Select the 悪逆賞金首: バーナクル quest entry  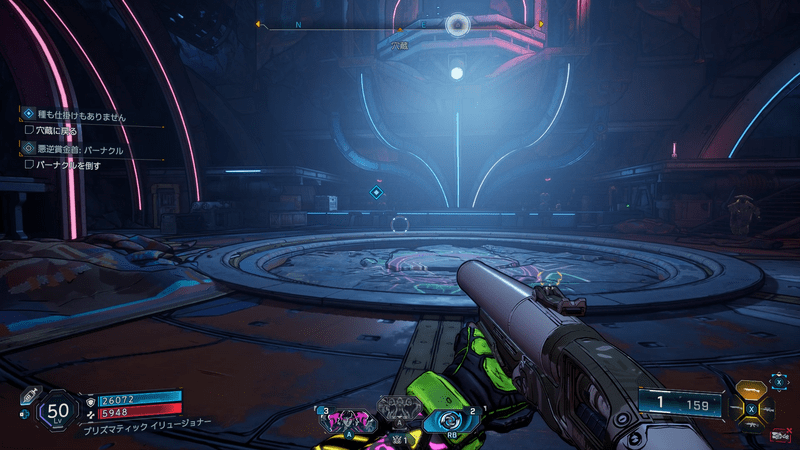(78, 149)
